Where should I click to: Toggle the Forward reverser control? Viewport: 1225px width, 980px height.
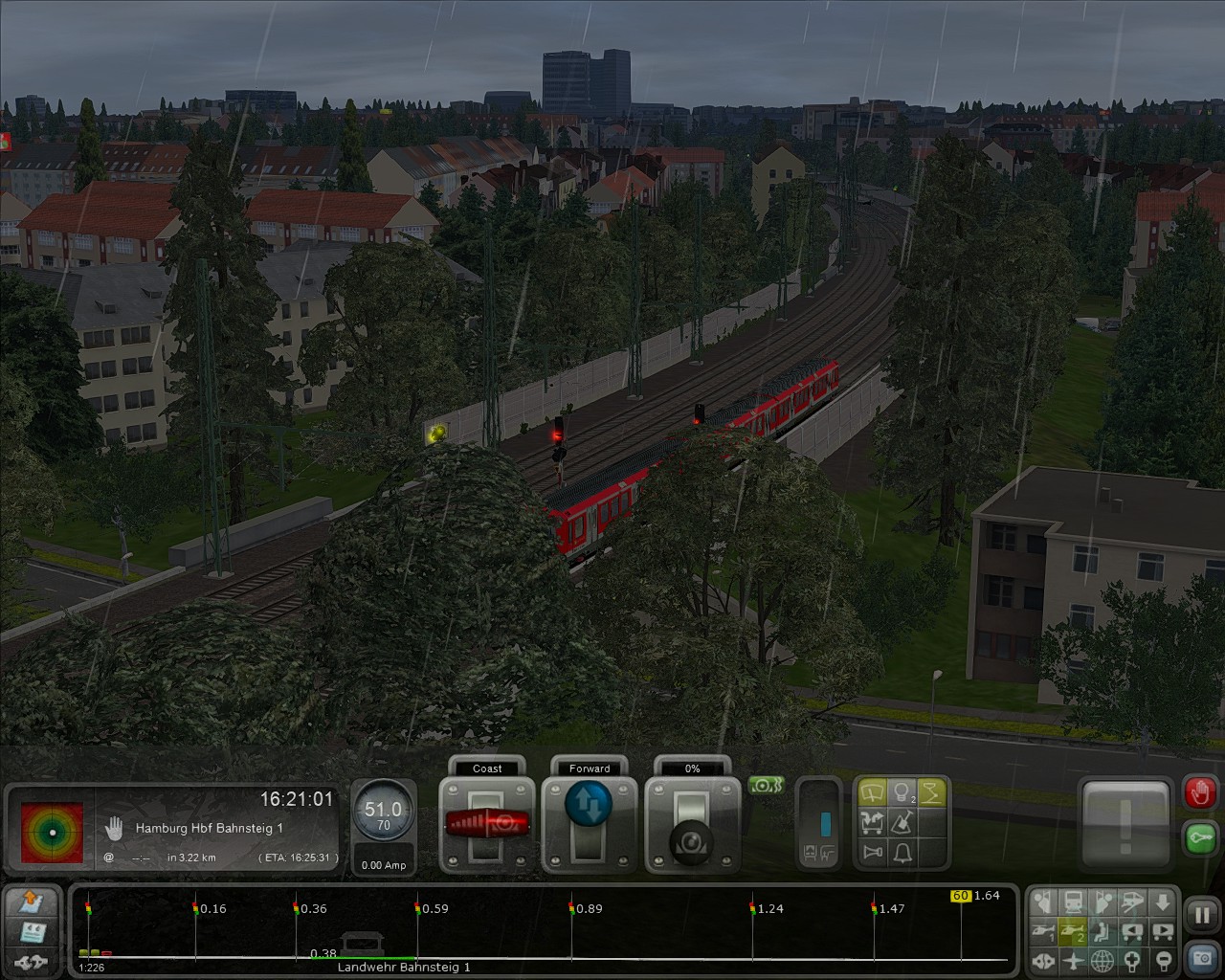589,805
